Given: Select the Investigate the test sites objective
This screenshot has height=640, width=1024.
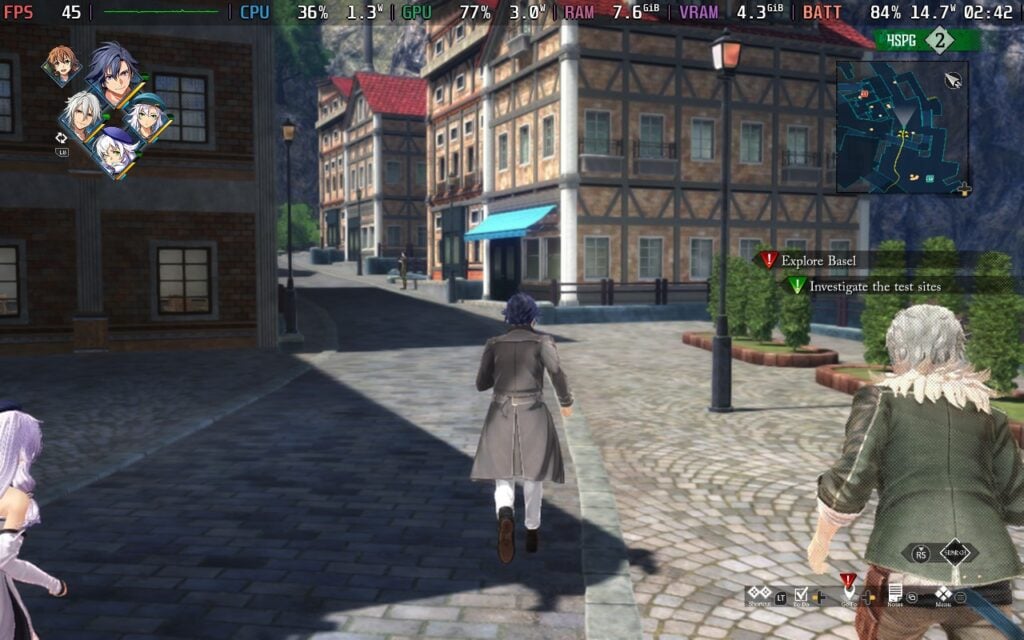Looking at the screenshot, I should point(874,285).
